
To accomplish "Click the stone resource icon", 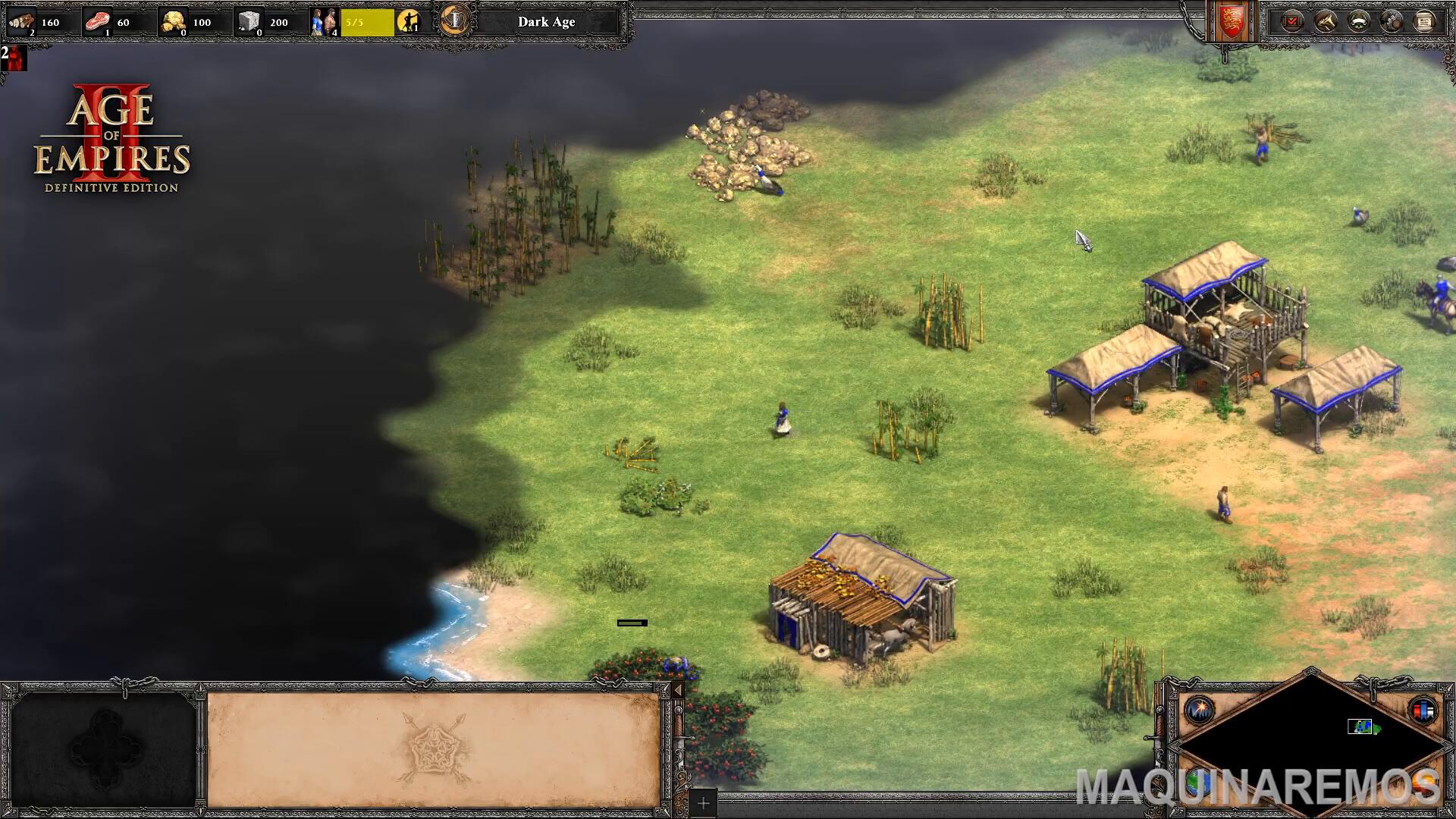I will pos(249,21).
